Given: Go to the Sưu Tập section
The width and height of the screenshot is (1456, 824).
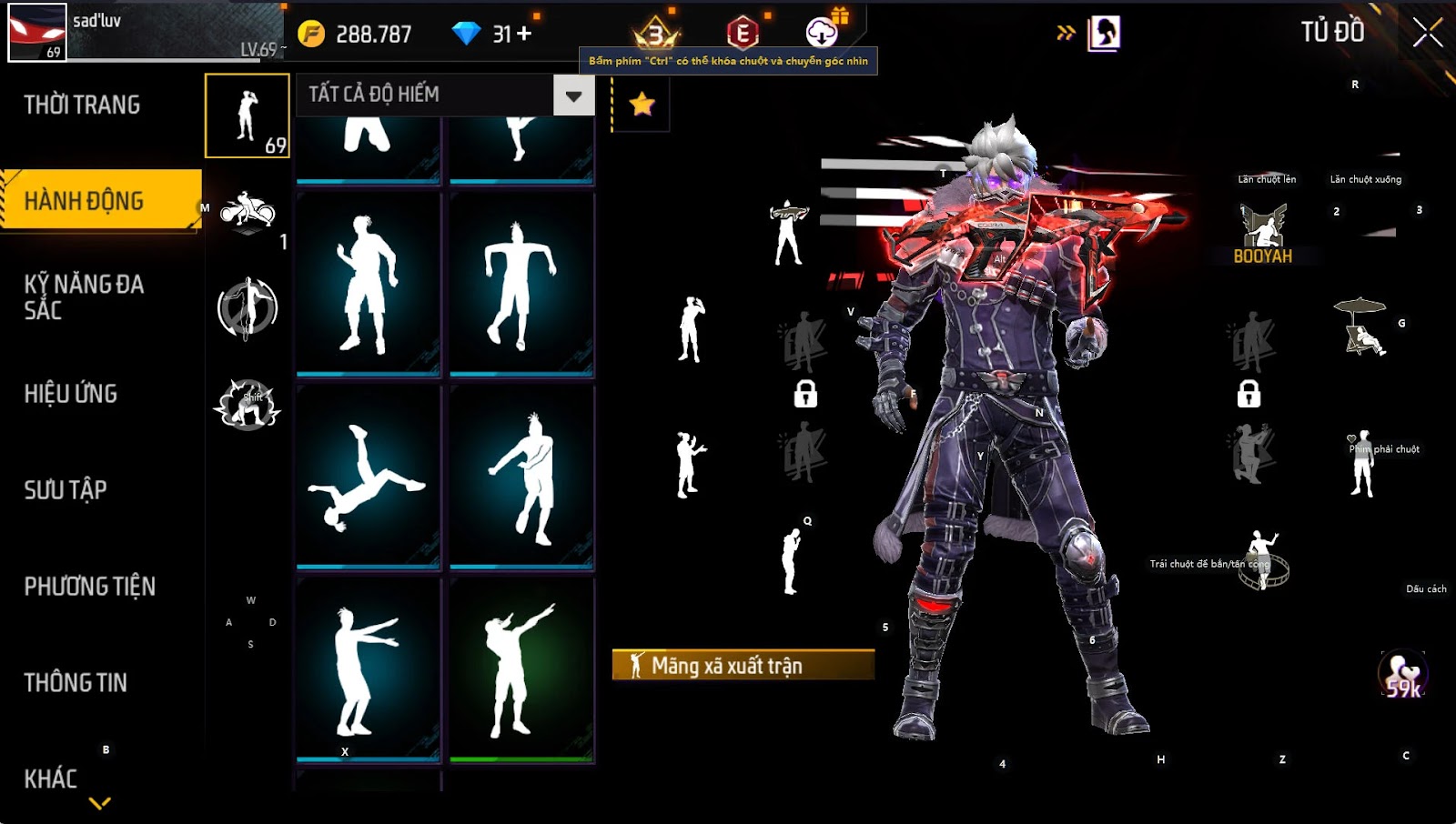Looking at the screenshot, I should click(x=66, y=490).
